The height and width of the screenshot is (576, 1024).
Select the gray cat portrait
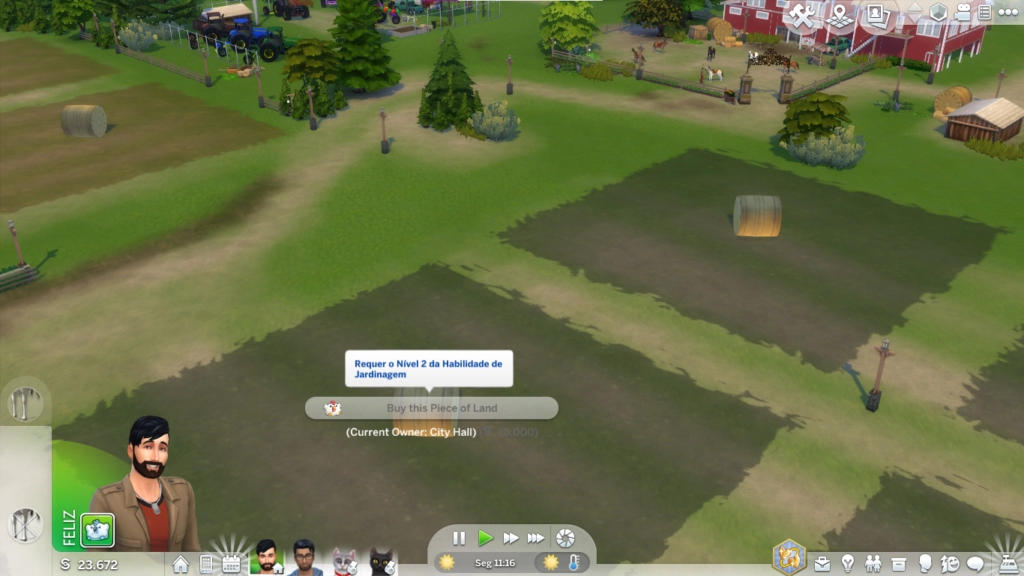(x=344, y=559)
